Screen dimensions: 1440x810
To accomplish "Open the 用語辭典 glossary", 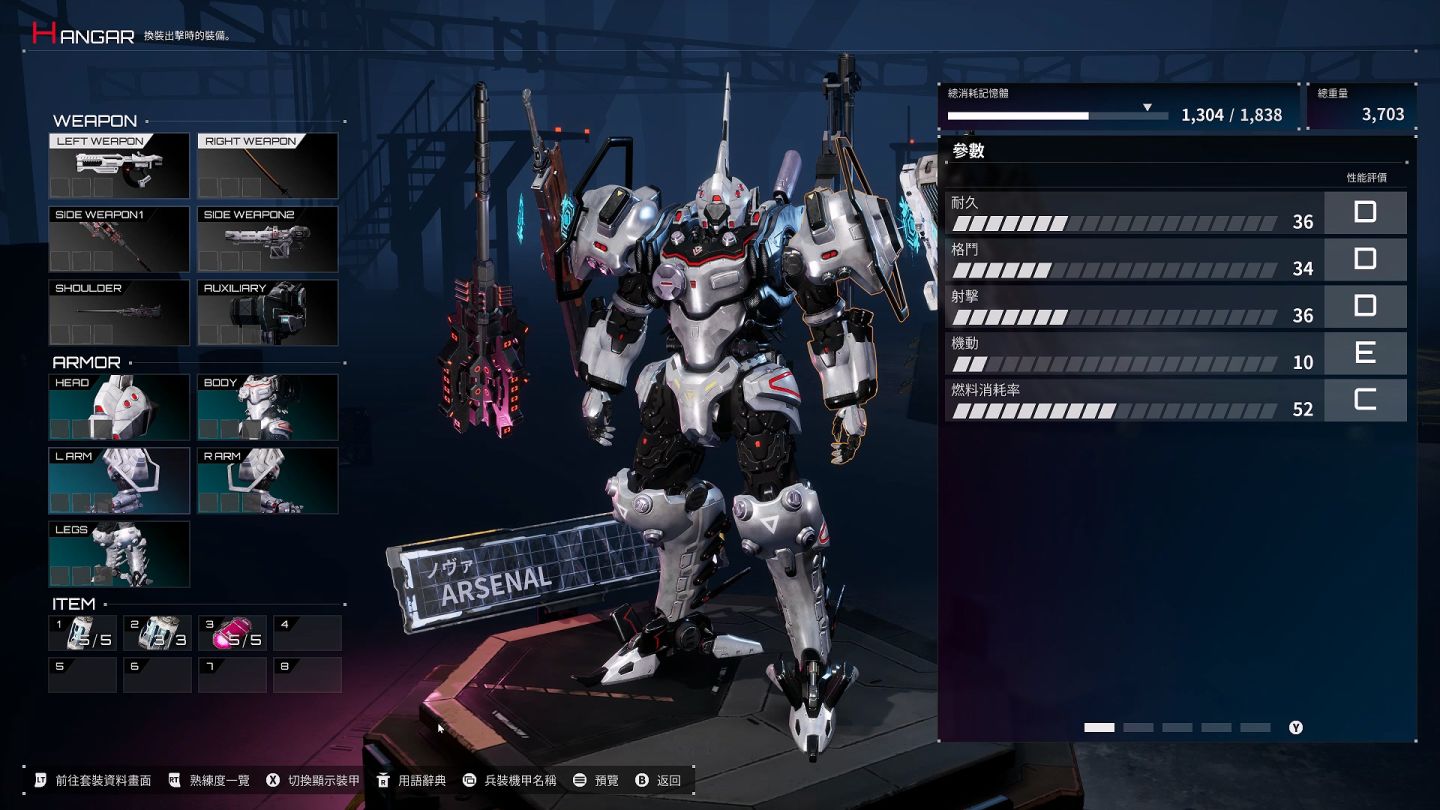I will pos(412,780).
